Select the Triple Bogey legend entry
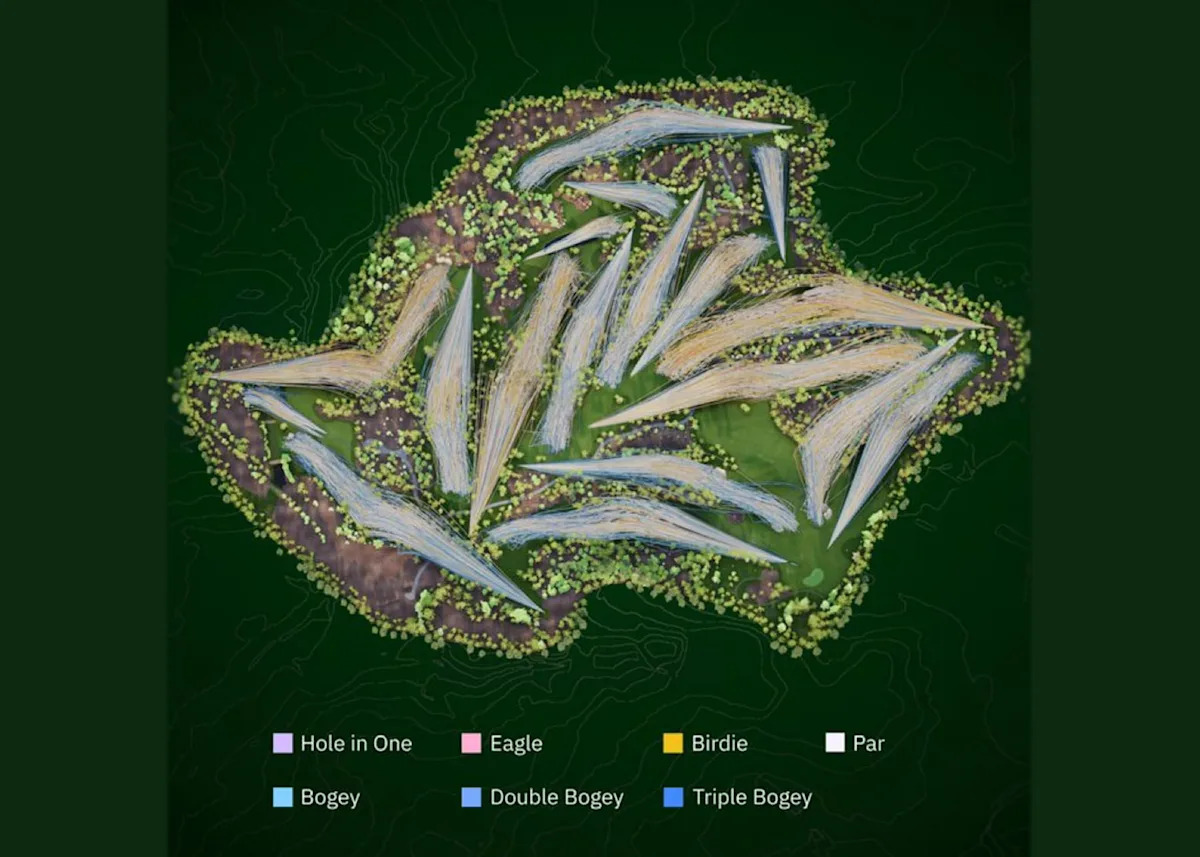Image resolution: width=1200 pixels, height=857 pixels. coord(737,798)
